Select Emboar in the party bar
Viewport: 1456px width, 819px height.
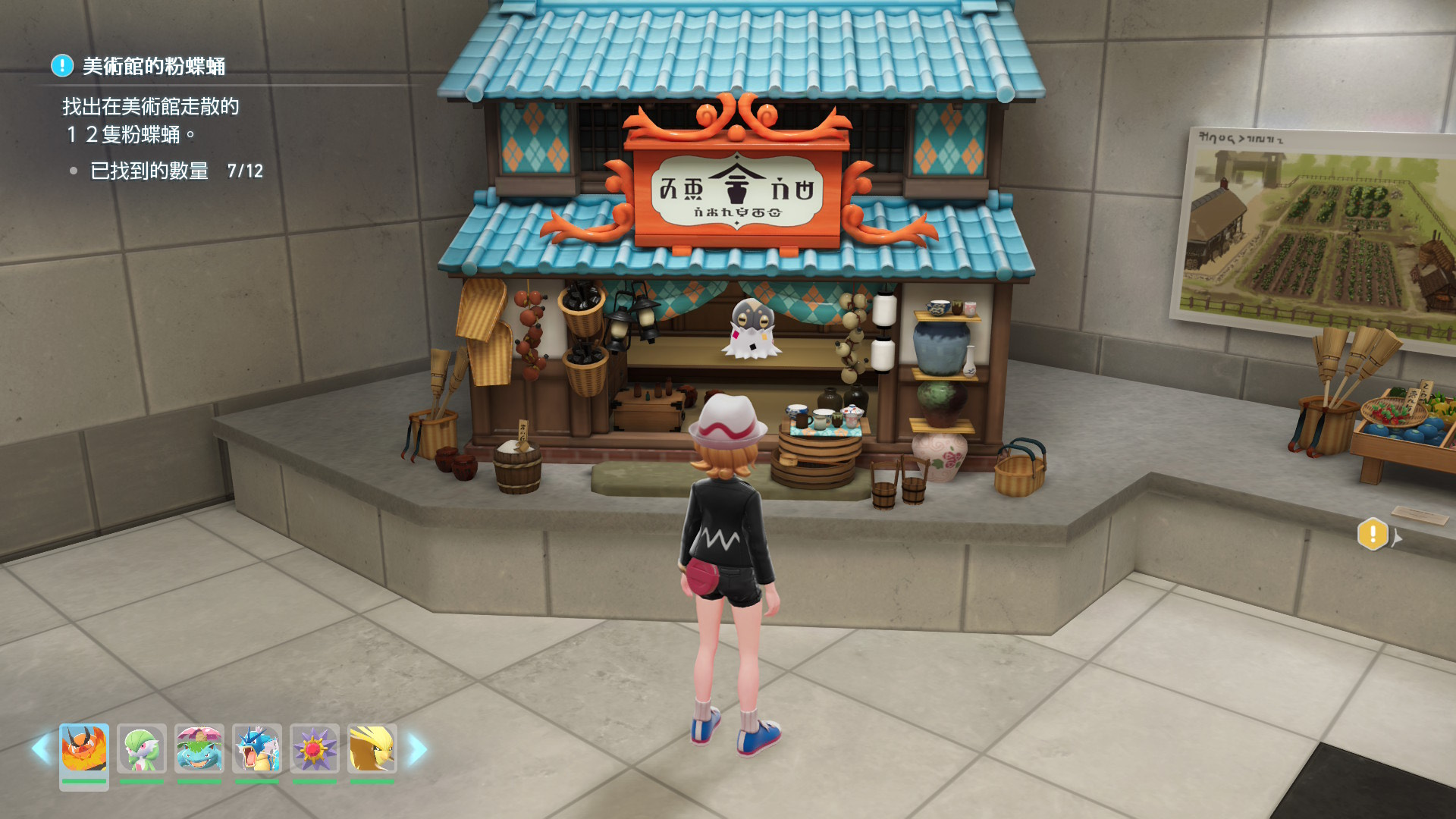point(84,749)
